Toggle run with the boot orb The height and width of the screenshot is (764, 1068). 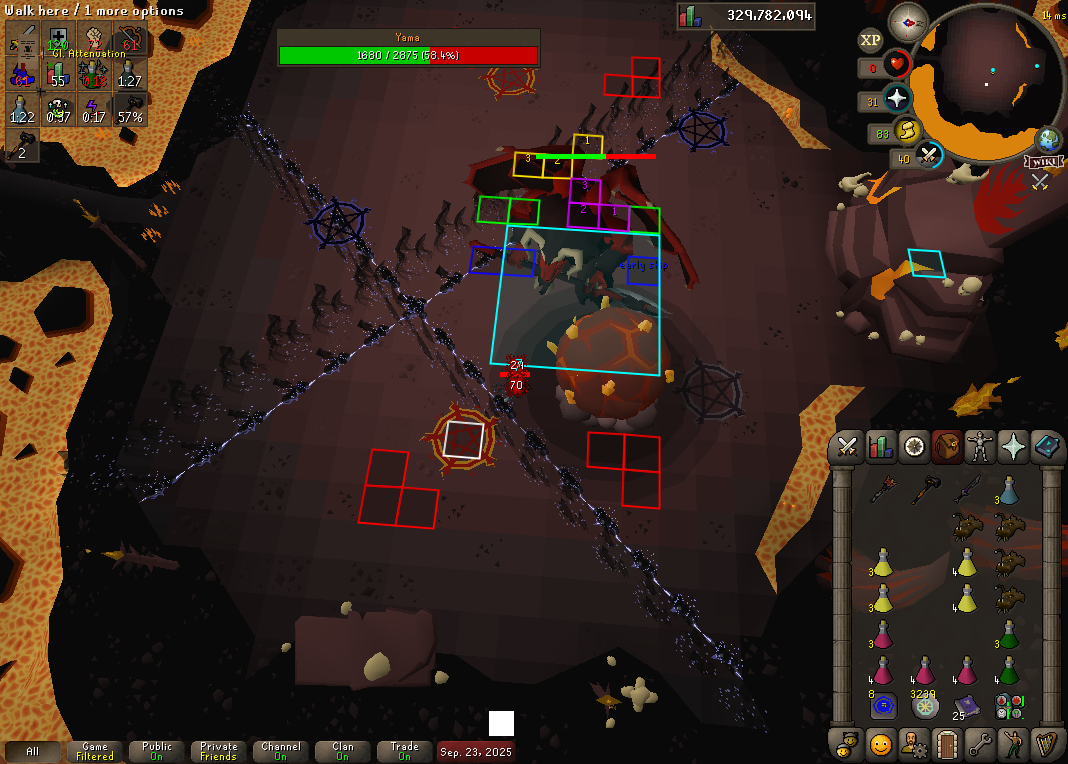pyautogui.click(x=906, y=131)
